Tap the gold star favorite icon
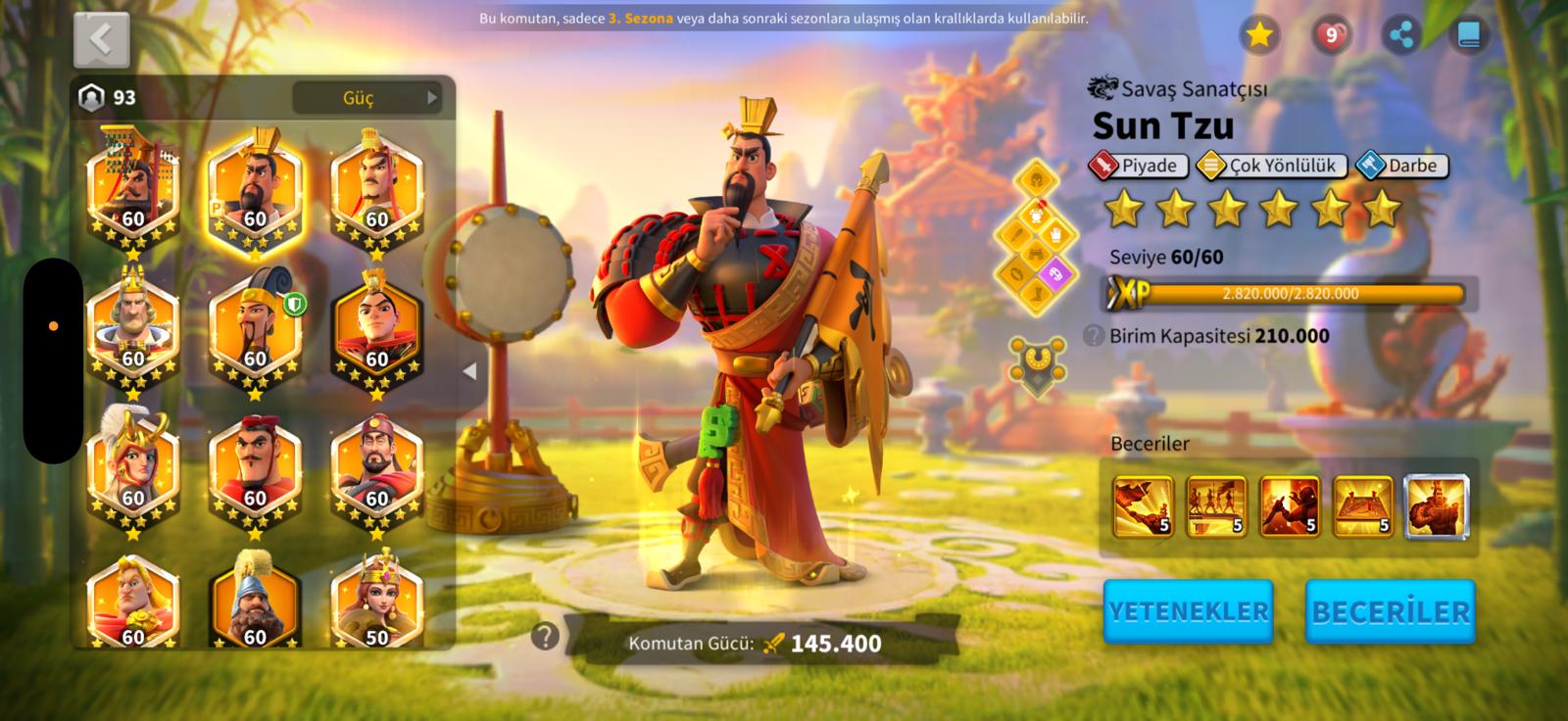The image size is (1568, 721). (x=1259, y=35)
